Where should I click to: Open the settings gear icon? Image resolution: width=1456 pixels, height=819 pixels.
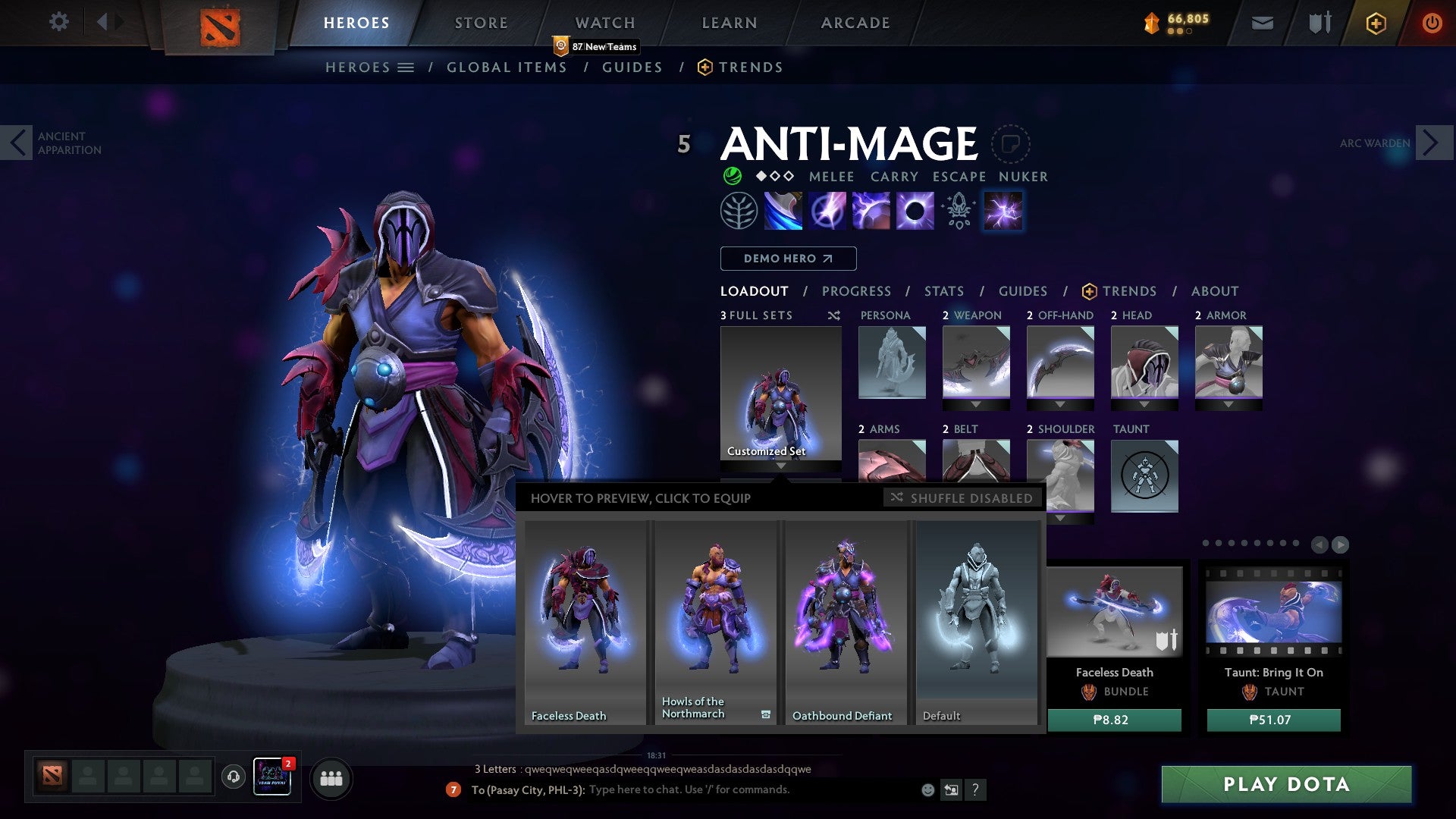58,22
